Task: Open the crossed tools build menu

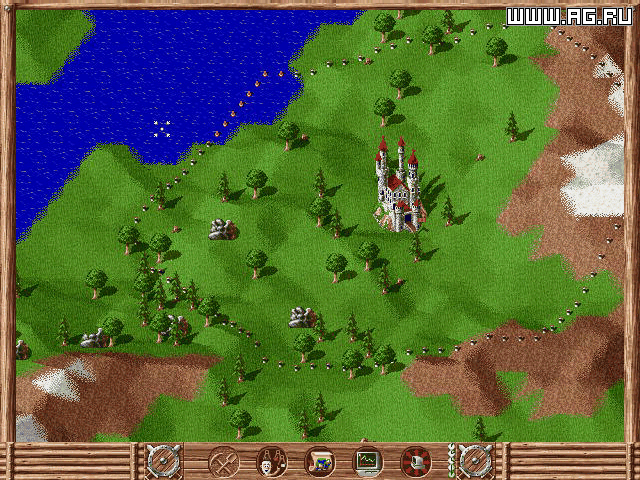Action: [223, 462]
